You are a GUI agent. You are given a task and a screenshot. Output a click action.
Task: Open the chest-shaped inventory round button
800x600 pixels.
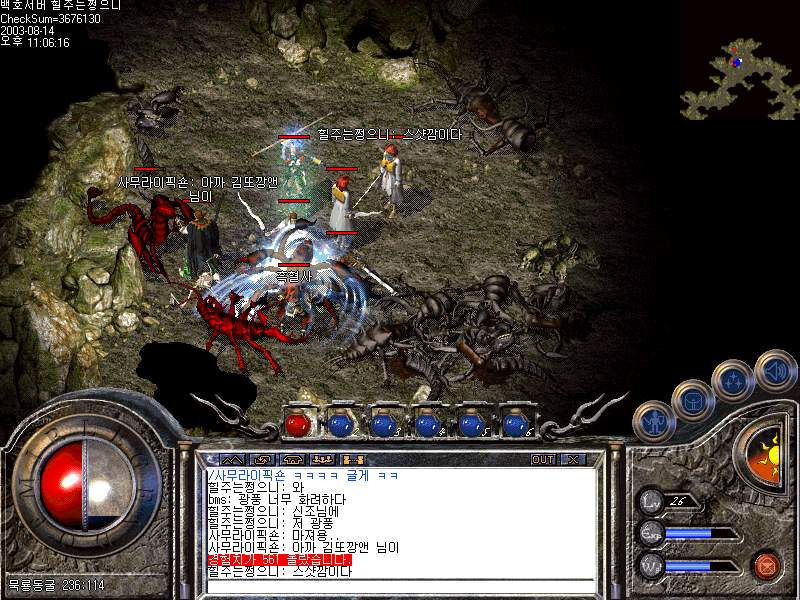[x=692, y=399]
